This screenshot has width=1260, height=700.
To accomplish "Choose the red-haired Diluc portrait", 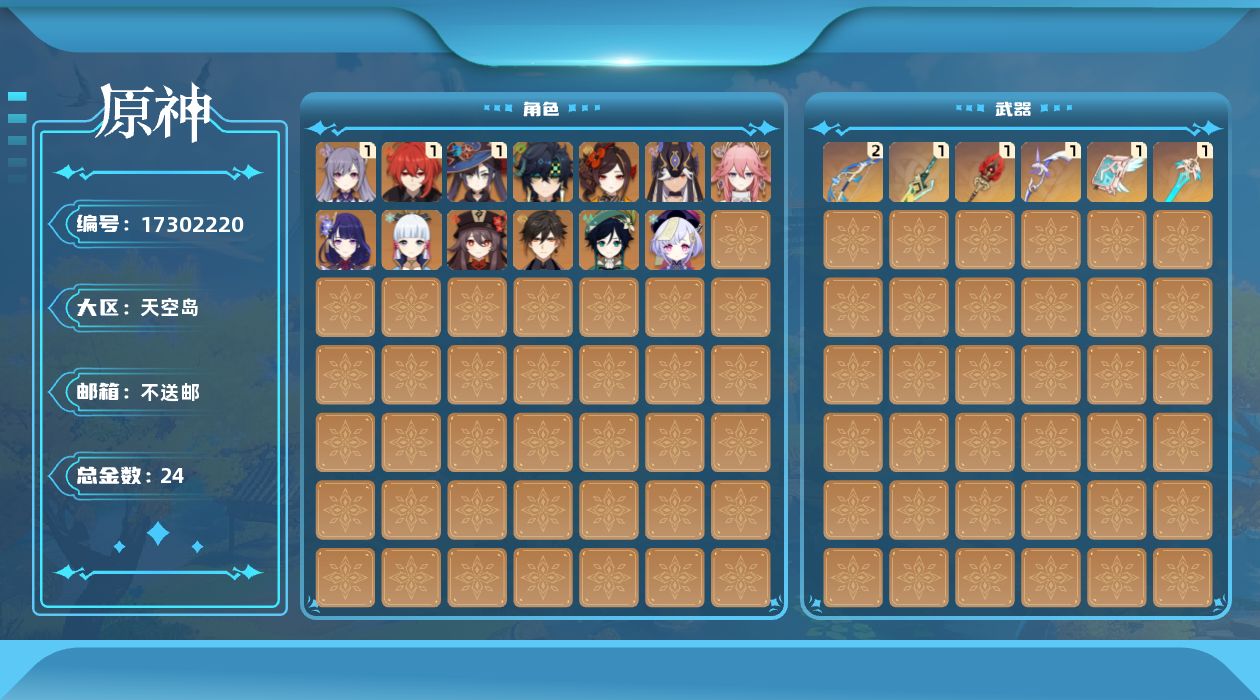I will 411,172.
